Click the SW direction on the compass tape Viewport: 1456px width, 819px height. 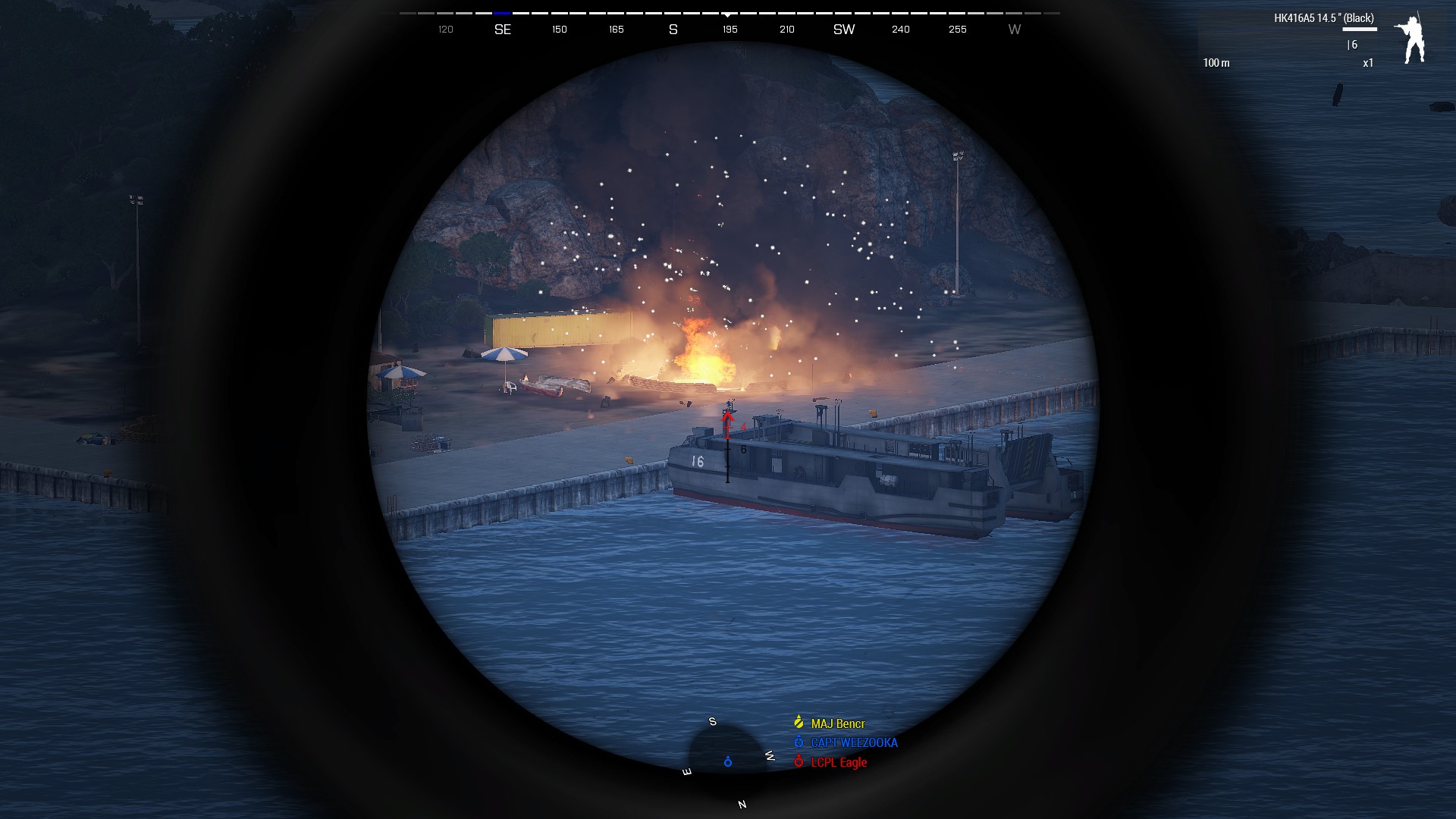844,30
